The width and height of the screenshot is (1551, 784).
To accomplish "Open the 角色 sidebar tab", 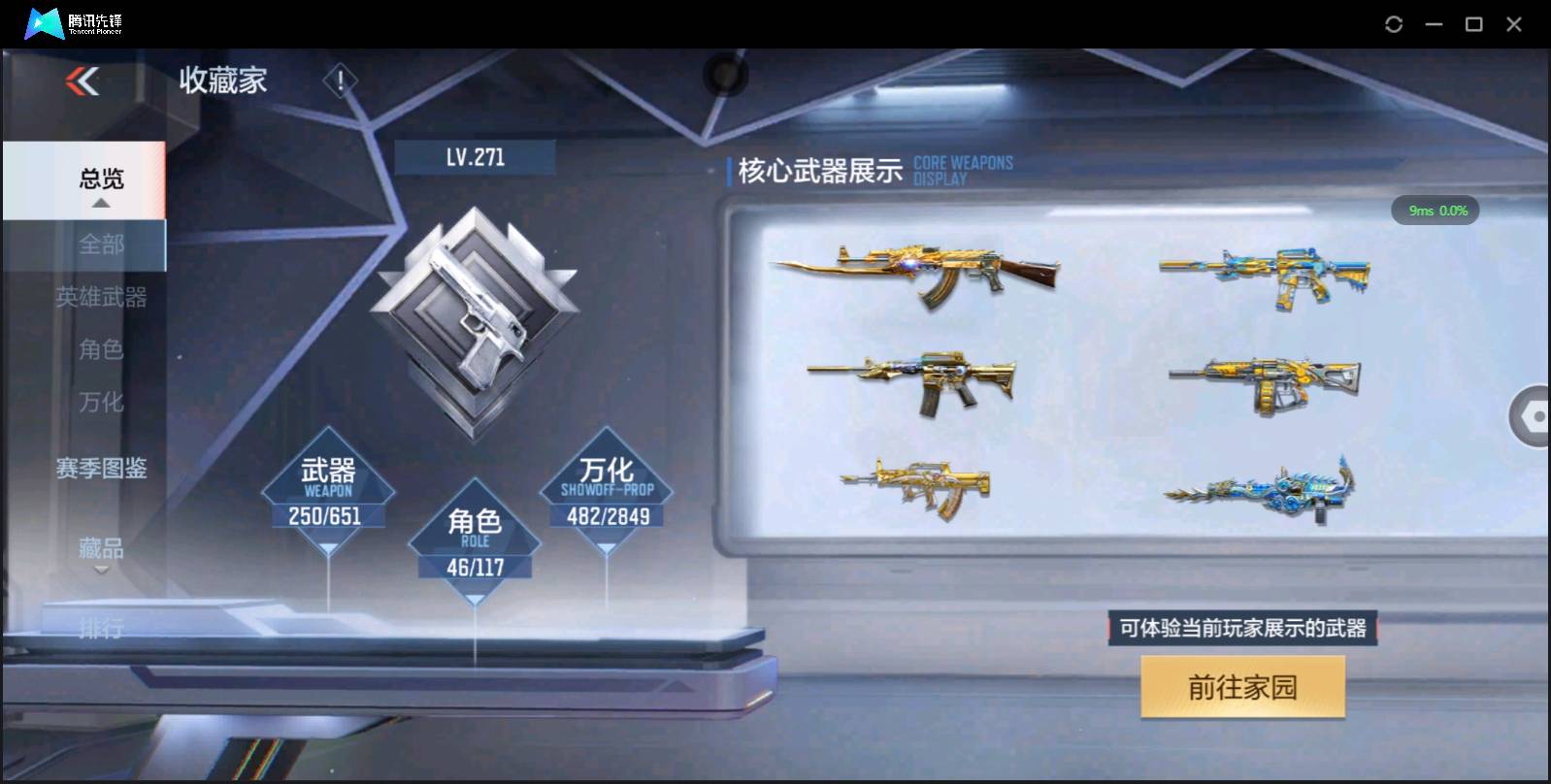I will click(101, 349).
